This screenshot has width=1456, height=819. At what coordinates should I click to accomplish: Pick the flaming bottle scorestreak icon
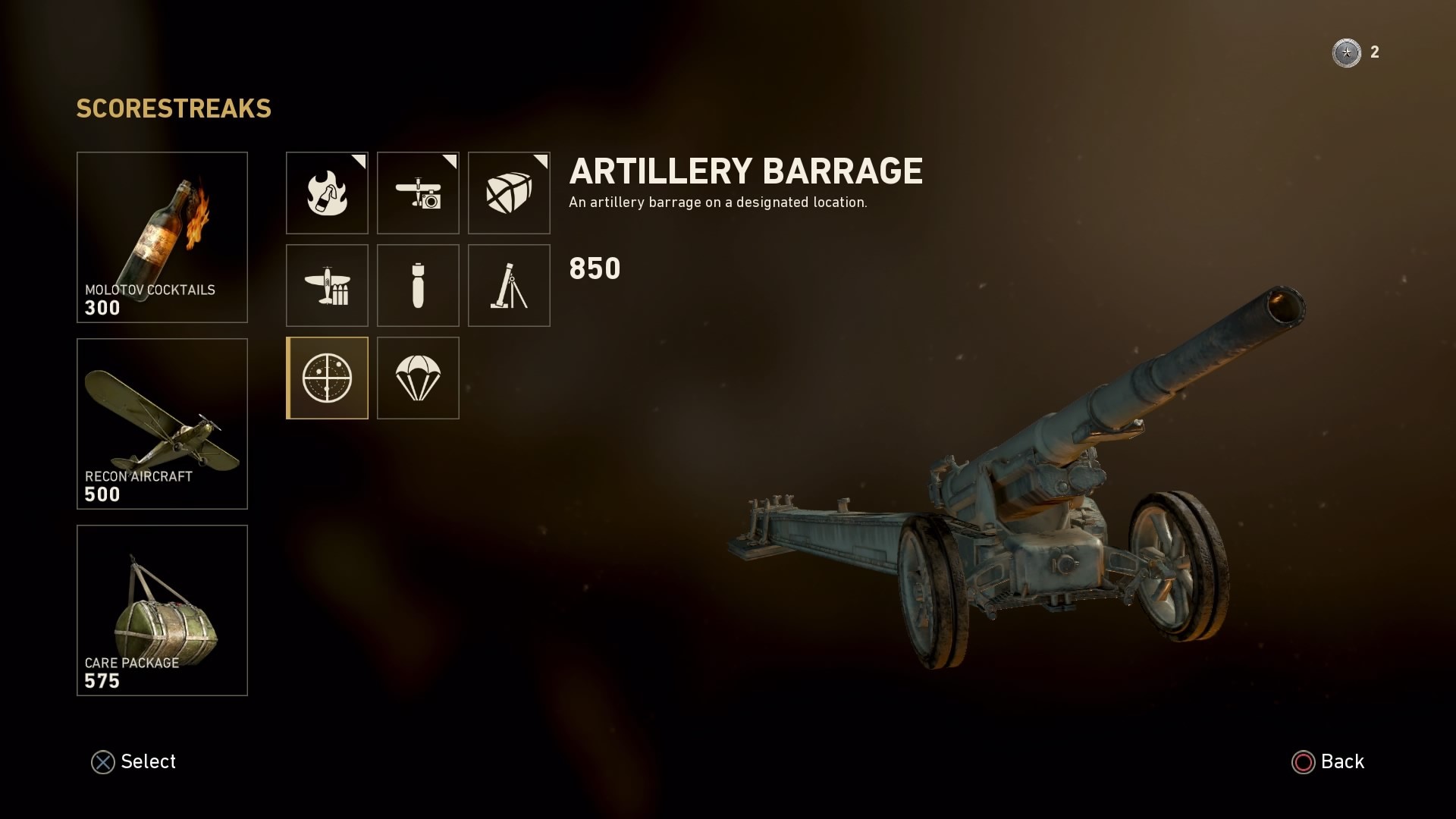pyautogui.click(x=327, y=193)
